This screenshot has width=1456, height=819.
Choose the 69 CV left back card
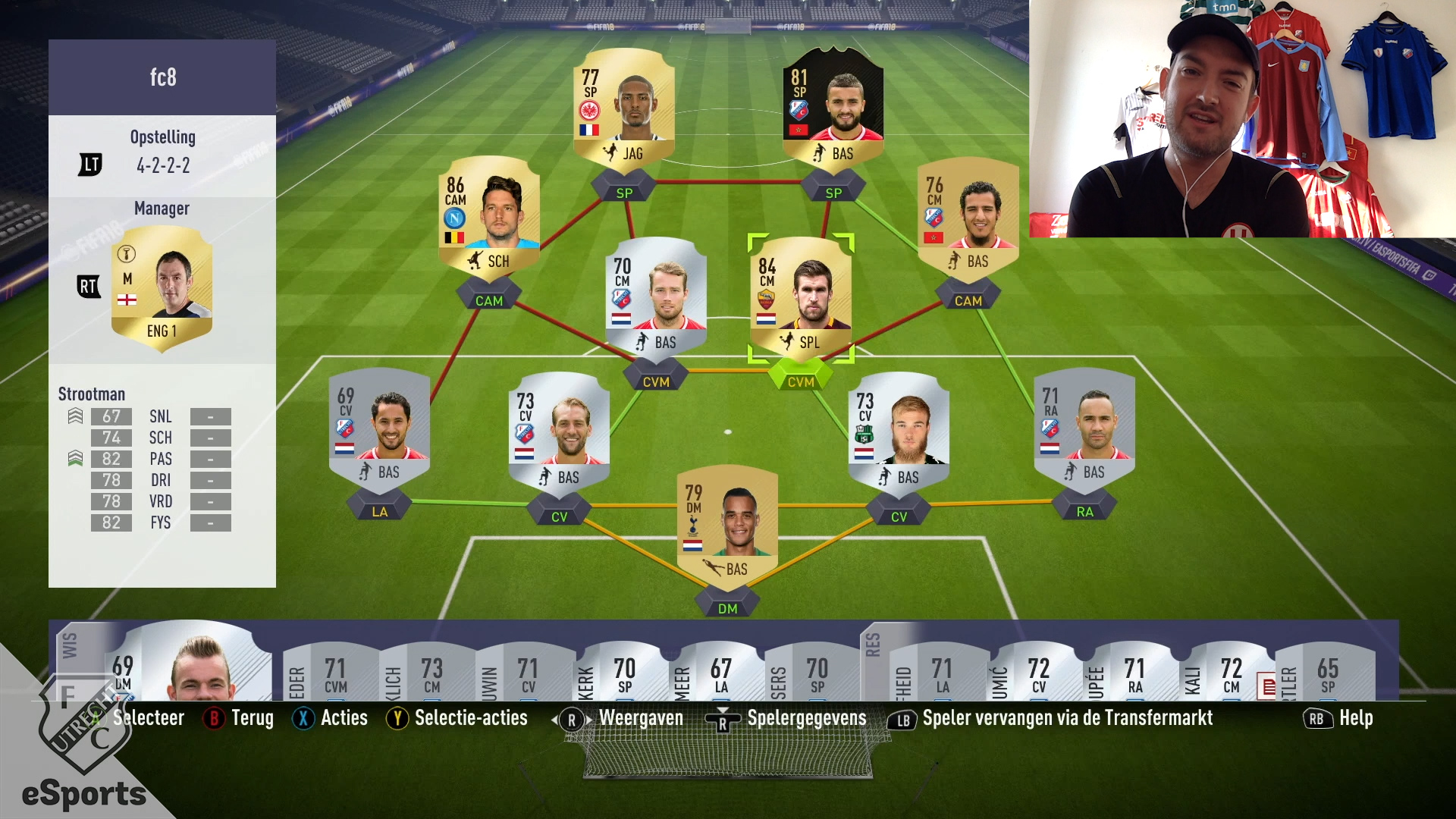(379, 427)
